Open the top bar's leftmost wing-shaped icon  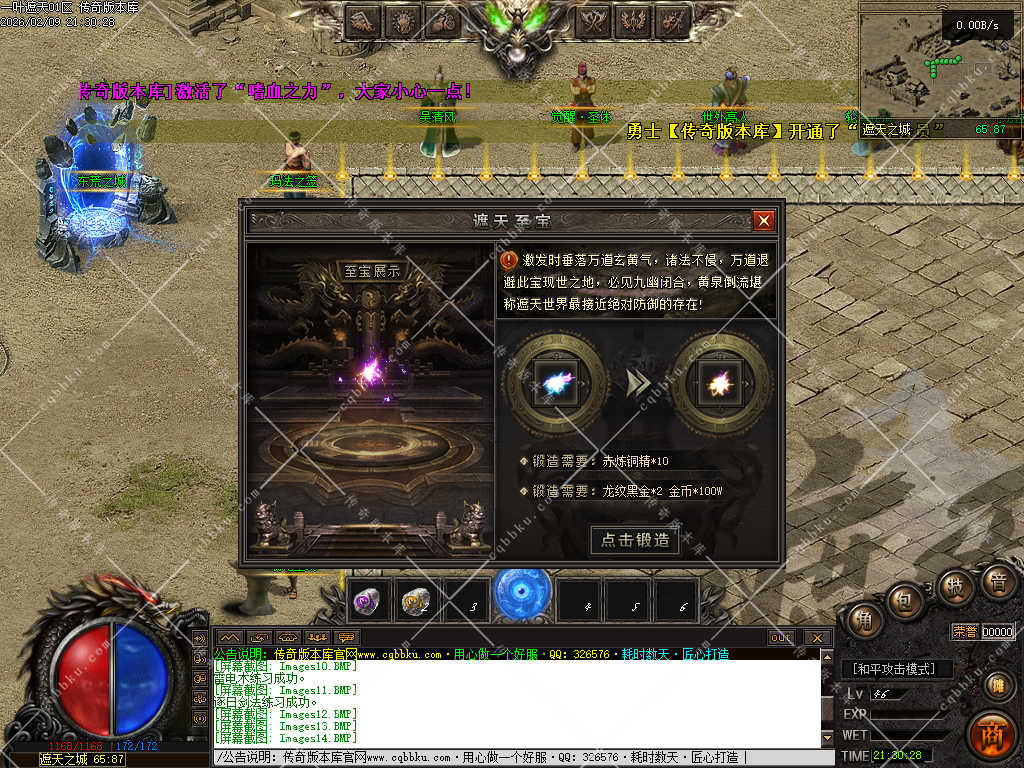(363, 20)
